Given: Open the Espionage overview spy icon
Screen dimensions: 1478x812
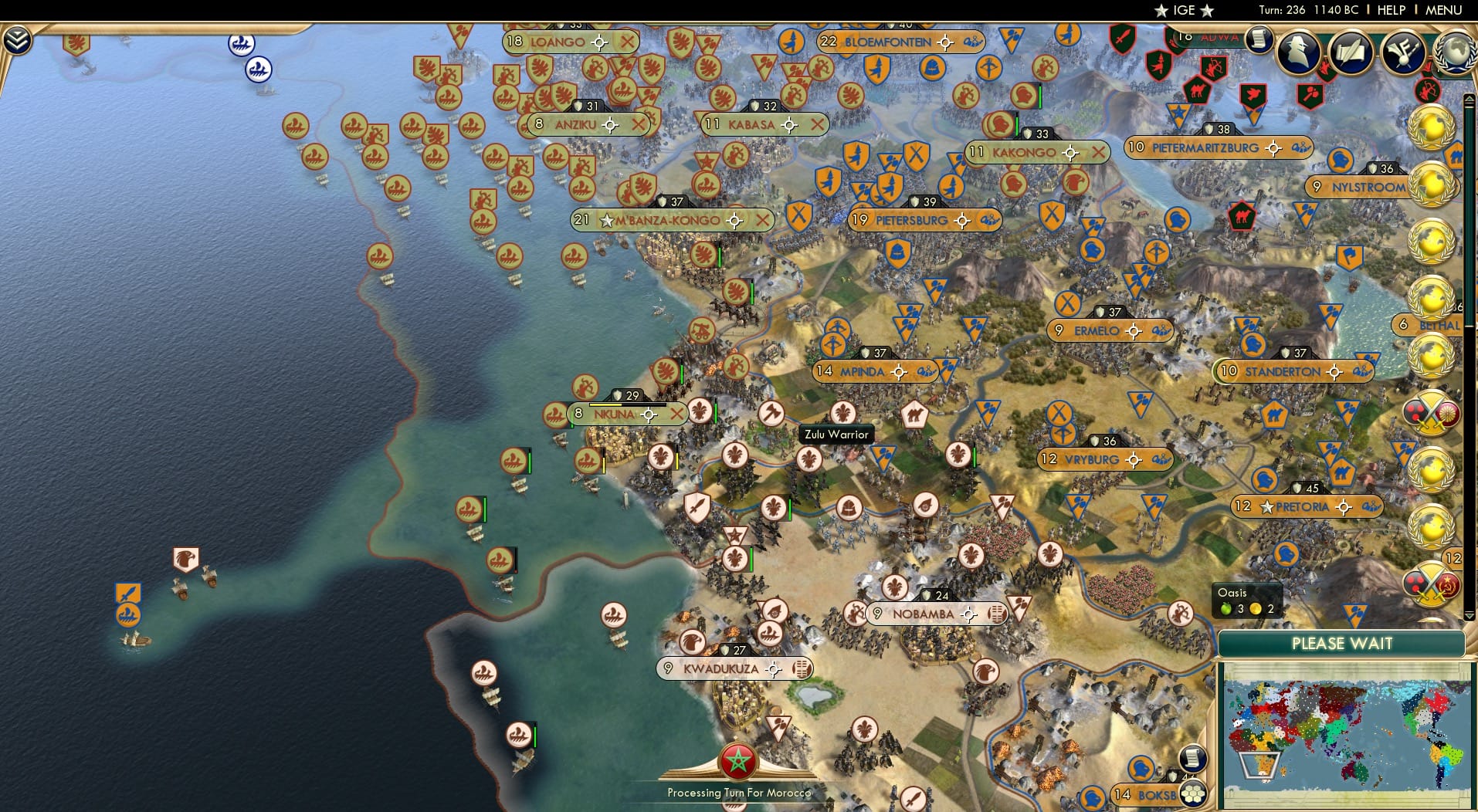Looking at the screenshot, I should [1297, 51].
